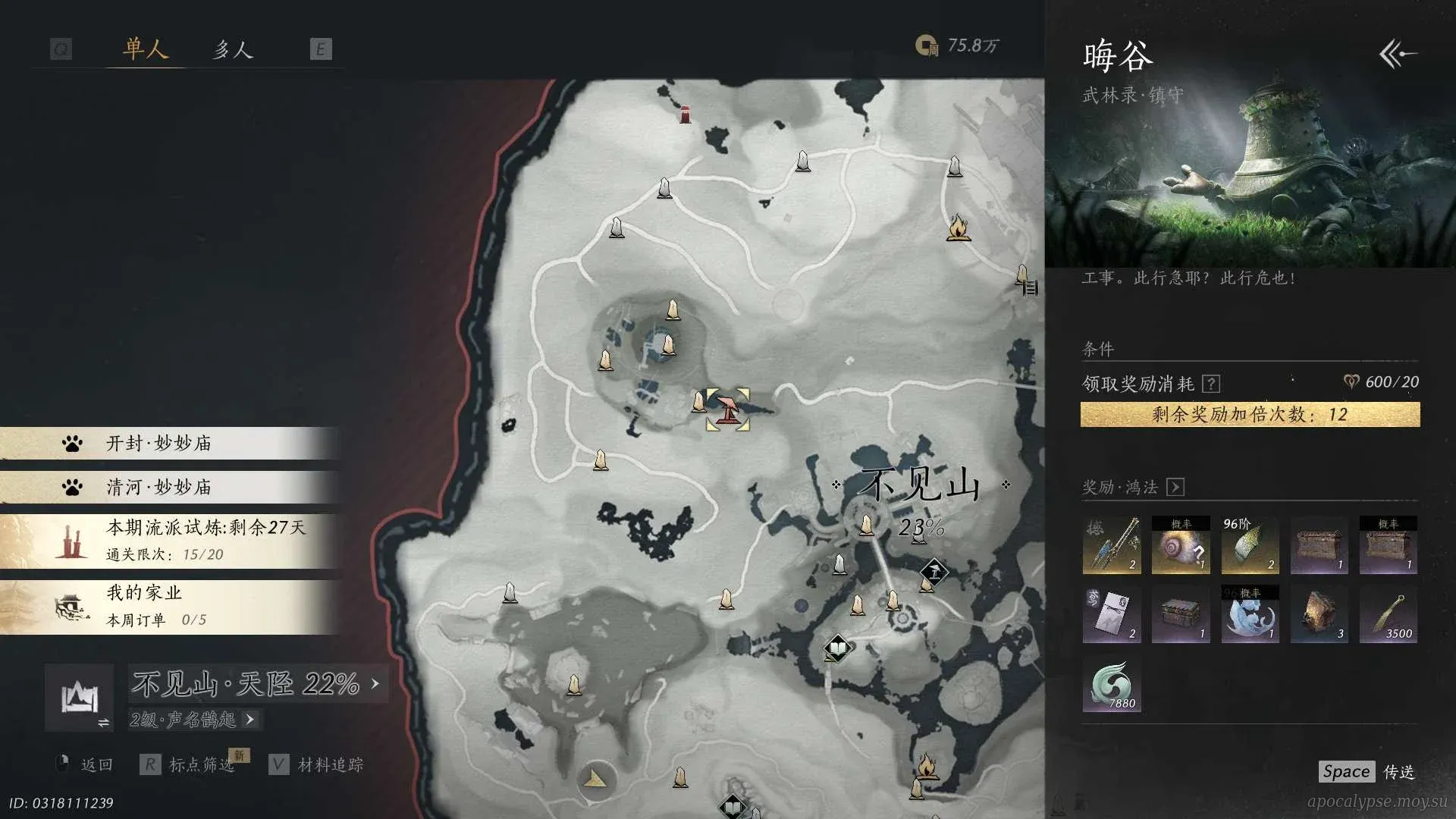The image size is (1456, 819).
Task: Teleport using the 传送 button
Action: (x=1367, y=772)
